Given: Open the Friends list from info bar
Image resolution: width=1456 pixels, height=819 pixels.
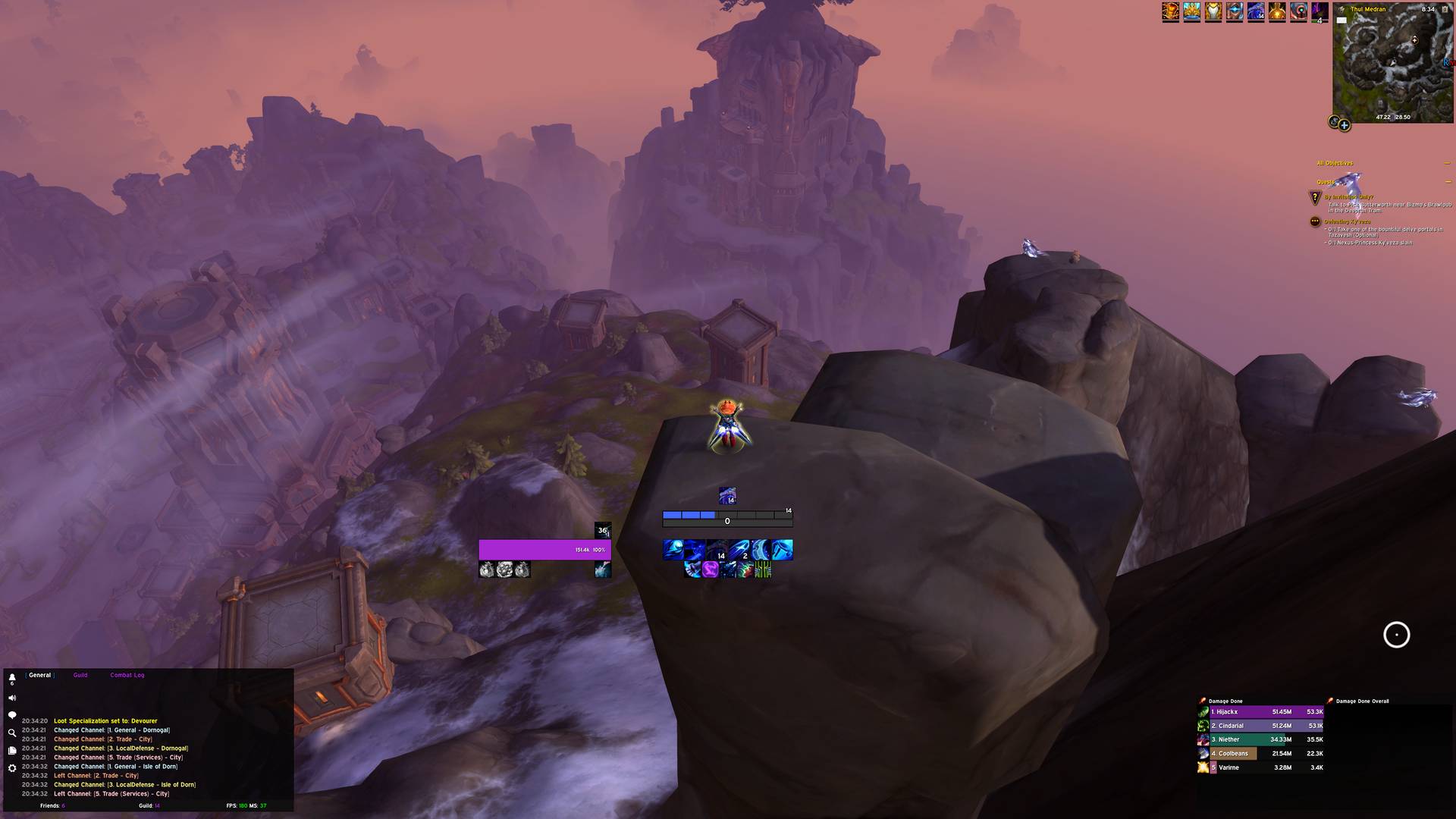Looking at the screenshot, I should tap(52, 805).
